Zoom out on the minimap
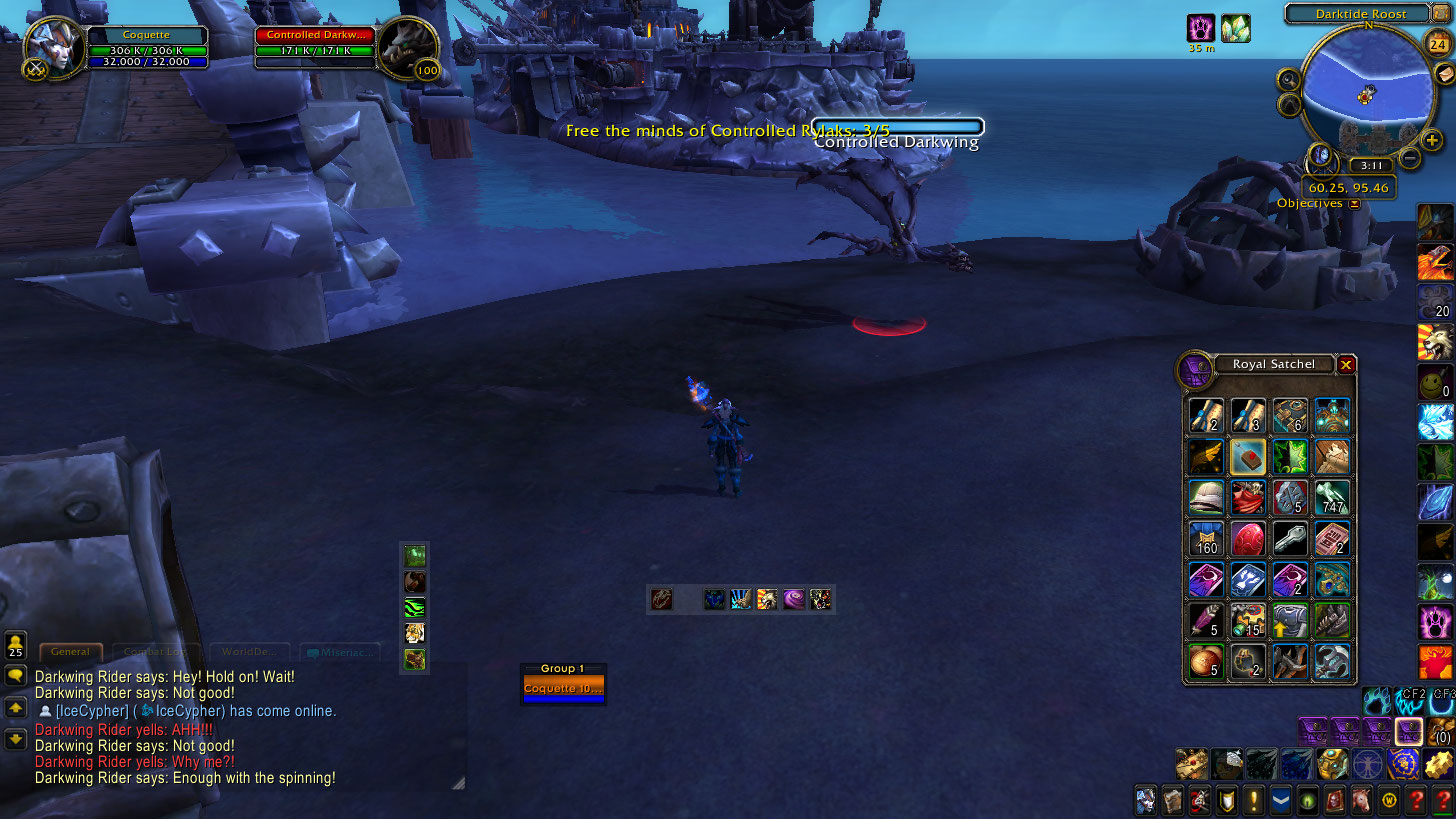Viewport: 1456px width, 819px height. pyautogui.click(x=1409, y=157)
